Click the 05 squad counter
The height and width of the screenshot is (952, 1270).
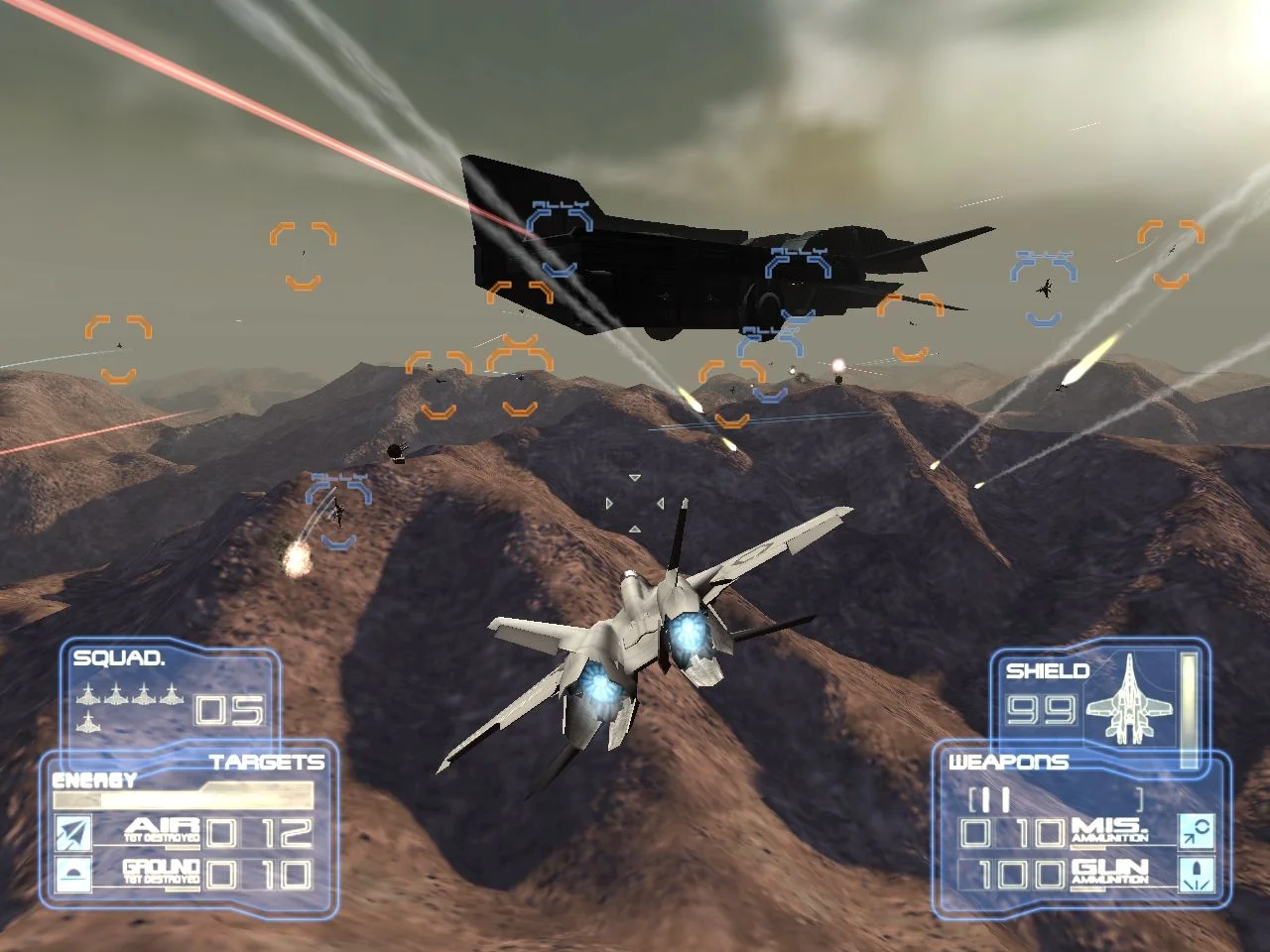(229, 711)
